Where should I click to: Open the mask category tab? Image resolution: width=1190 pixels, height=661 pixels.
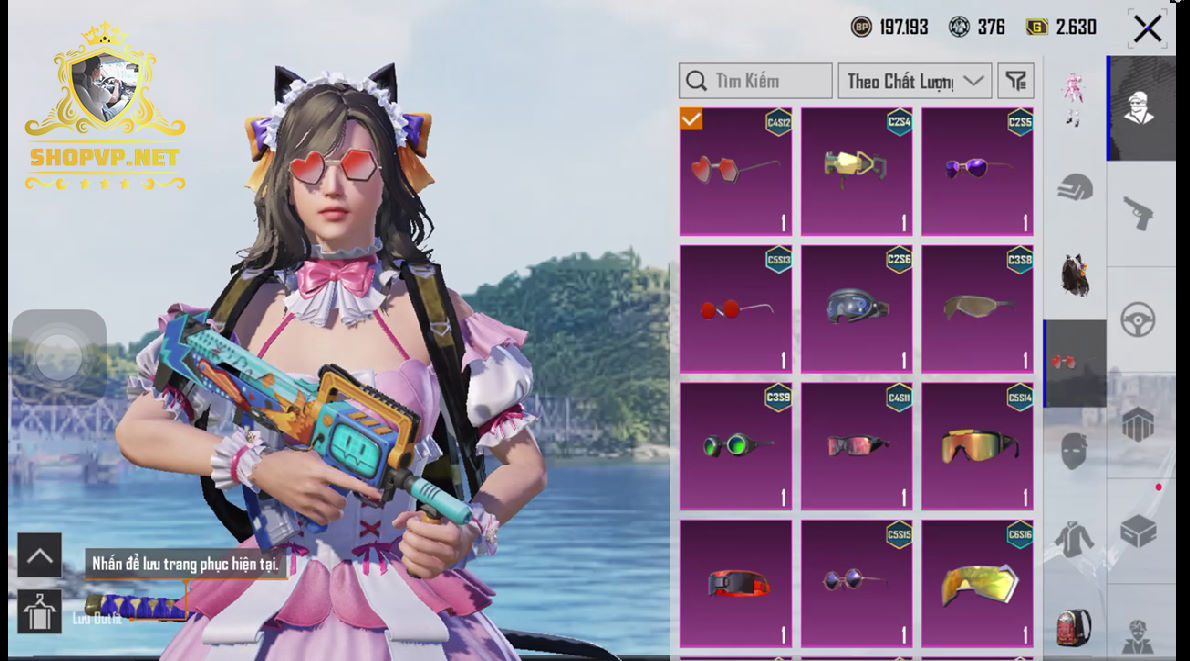[x=1075, y=451]
